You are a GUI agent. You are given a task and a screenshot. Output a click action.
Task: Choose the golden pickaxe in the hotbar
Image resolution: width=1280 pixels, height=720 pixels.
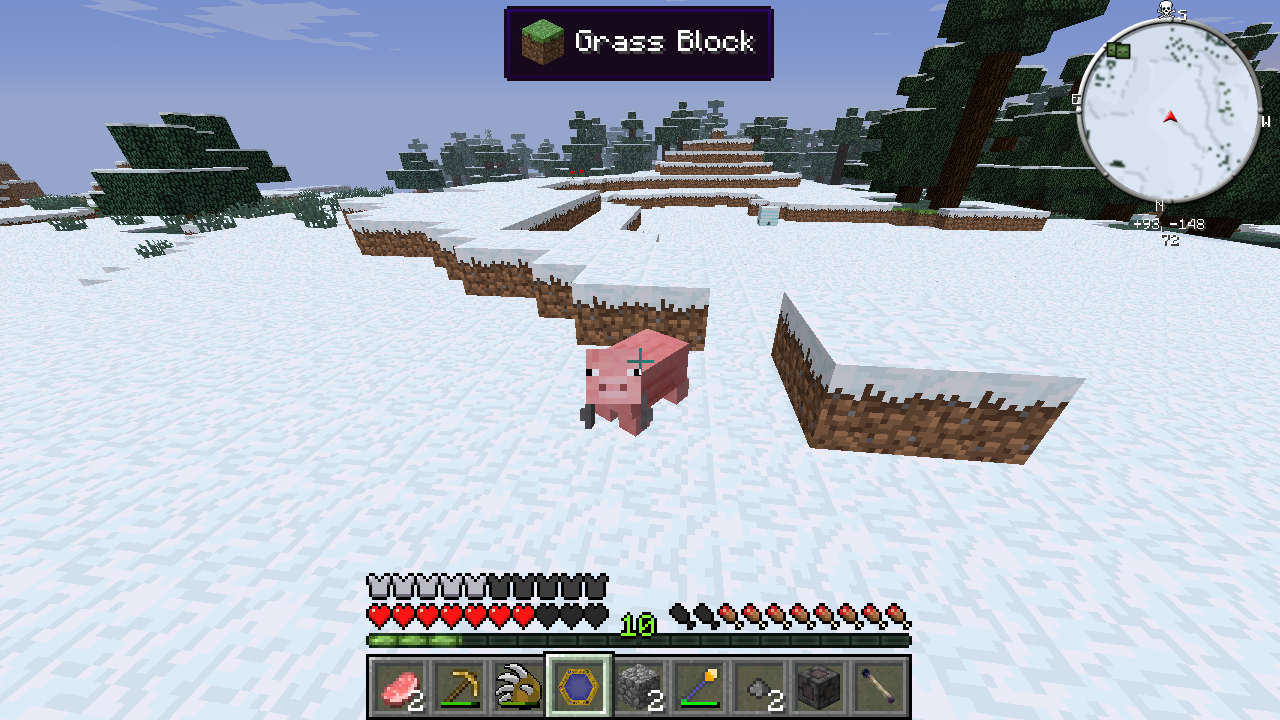(x=460, y=686)
